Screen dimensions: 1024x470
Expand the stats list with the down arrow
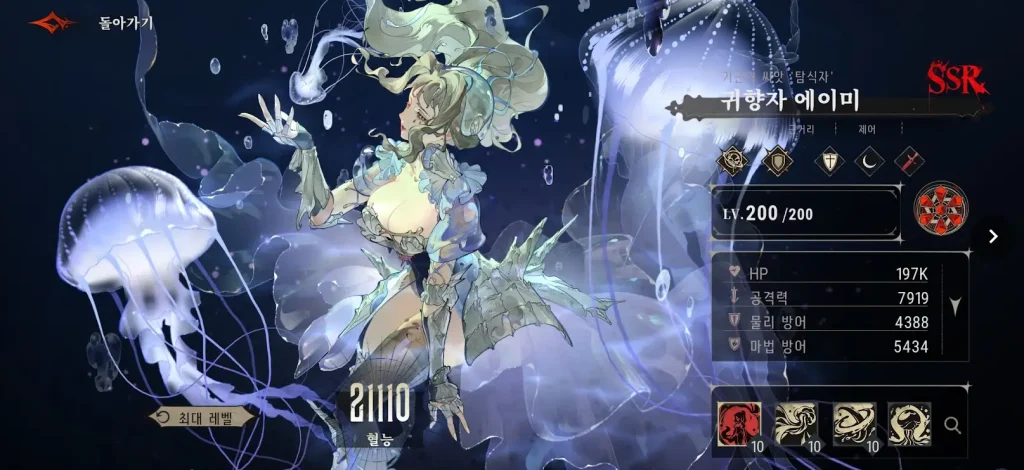pos(955,306)
